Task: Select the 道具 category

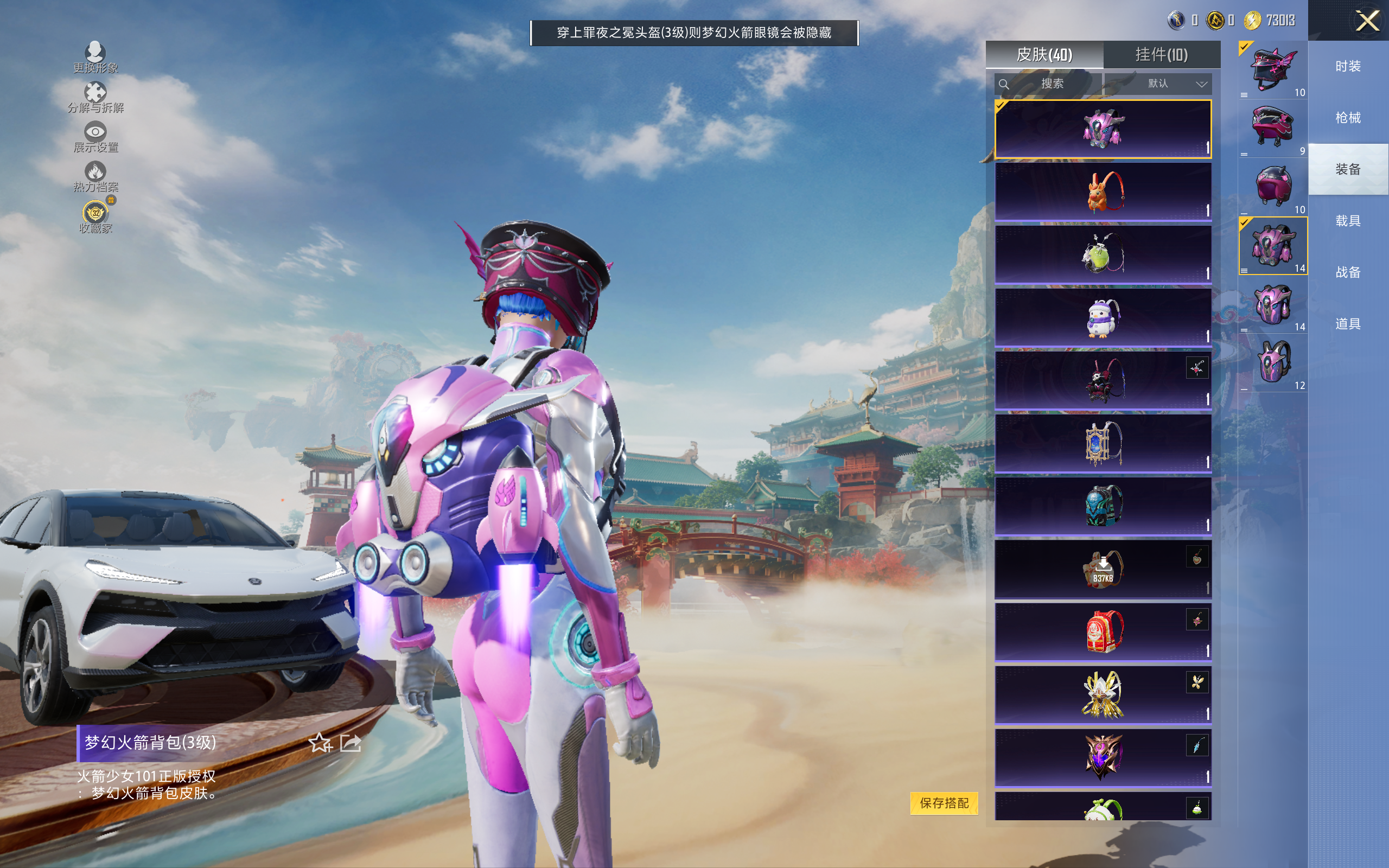Action: (x=1348, y=324)
